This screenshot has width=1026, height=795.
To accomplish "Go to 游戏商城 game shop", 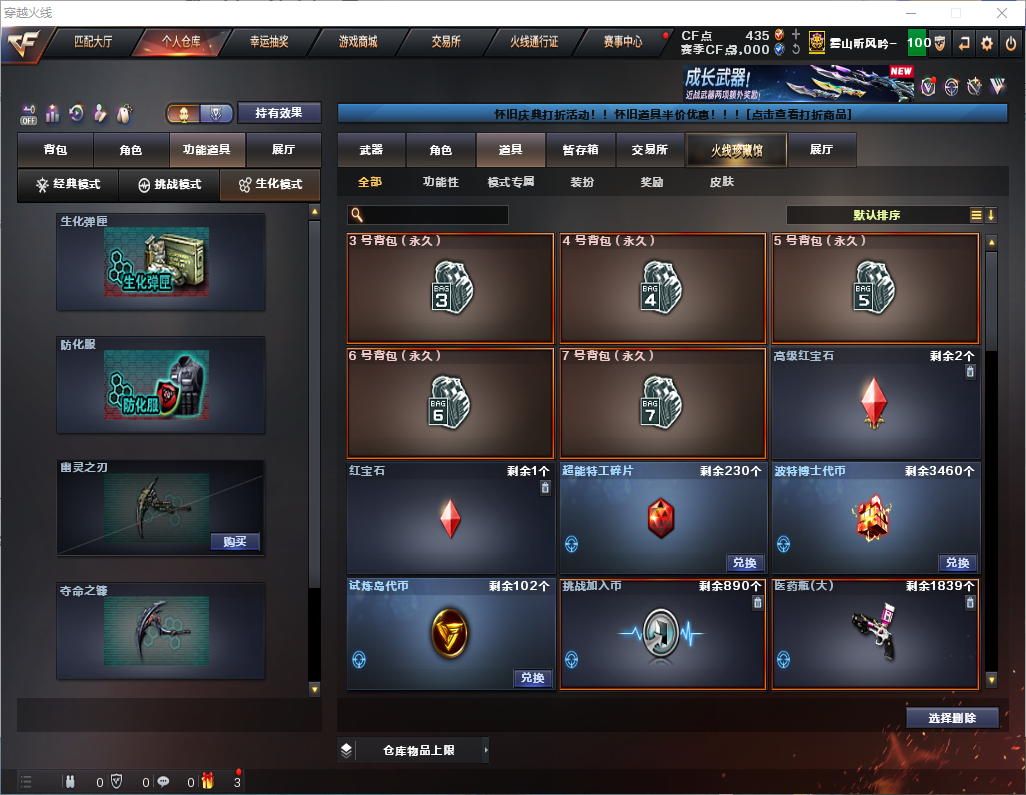I will 357,43.
